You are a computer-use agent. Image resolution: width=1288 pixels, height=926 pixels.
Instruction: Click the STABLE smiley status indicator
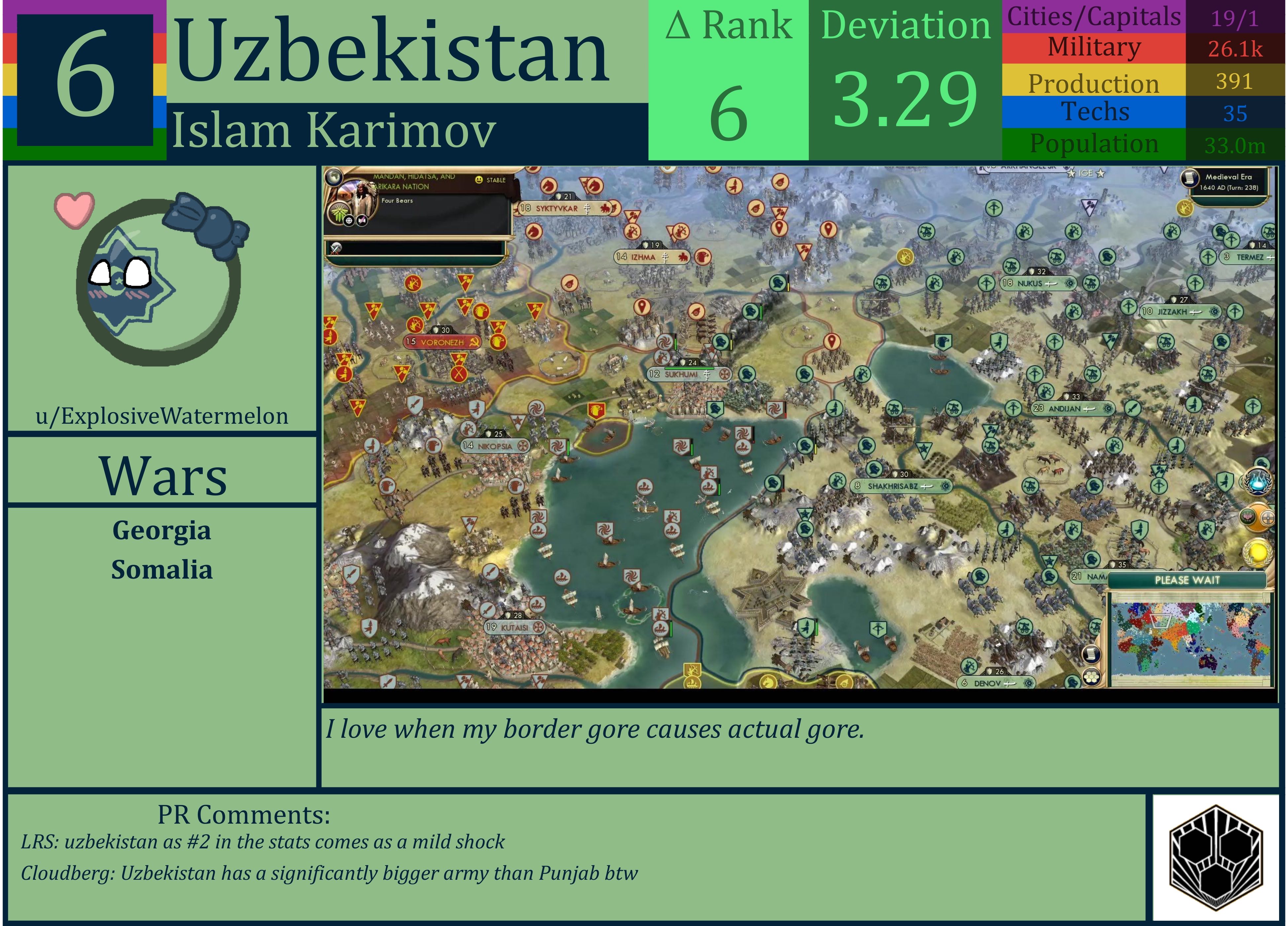479,180
